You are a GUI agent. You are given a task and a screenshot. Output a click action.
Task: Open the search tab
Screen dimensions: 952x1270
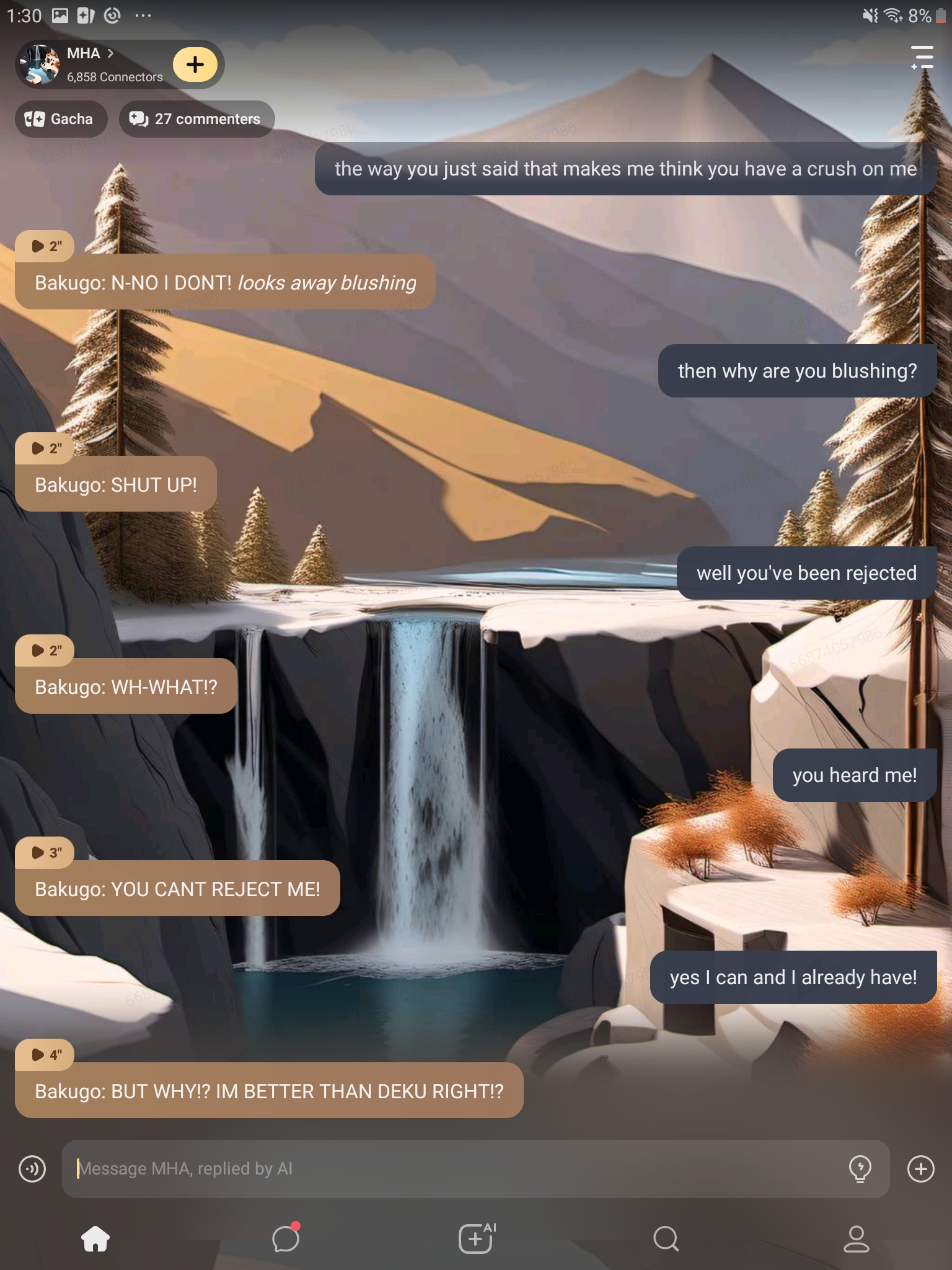[666, 1239]
